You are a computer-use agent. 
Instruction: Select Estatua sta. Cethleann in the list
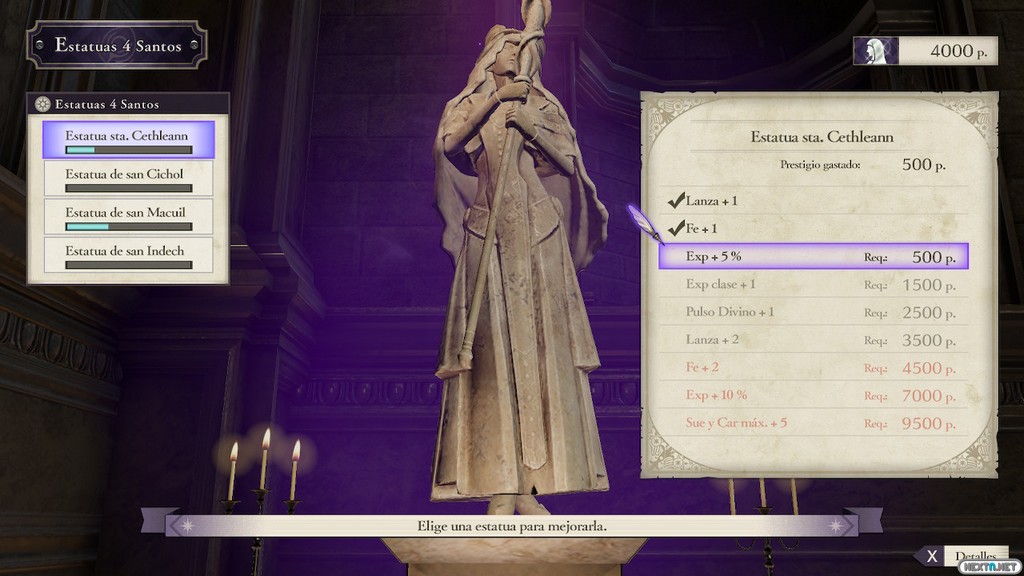pos(128,139)
